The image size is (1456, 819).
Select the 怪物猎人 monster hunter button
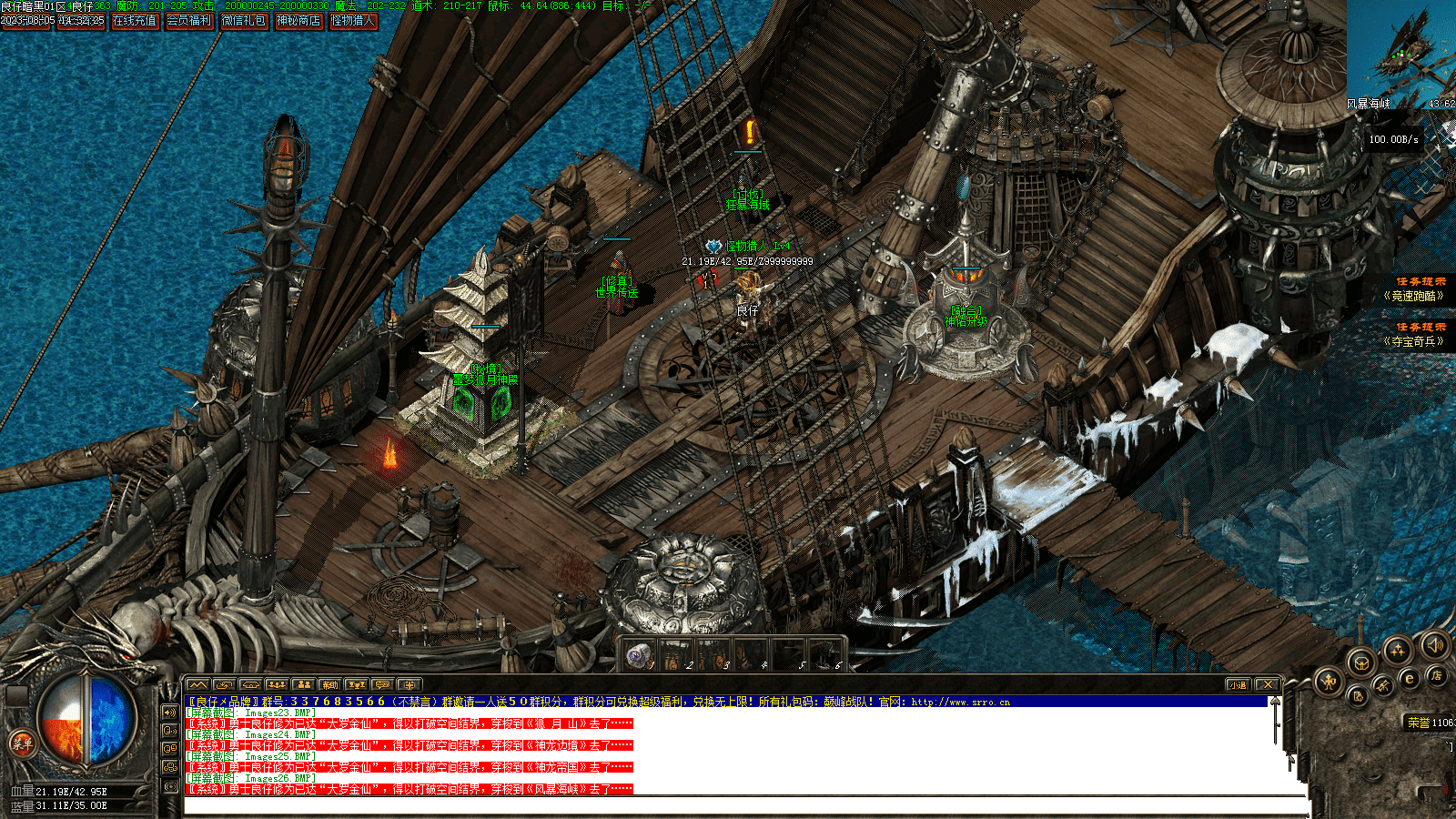[x=353, y=20]
